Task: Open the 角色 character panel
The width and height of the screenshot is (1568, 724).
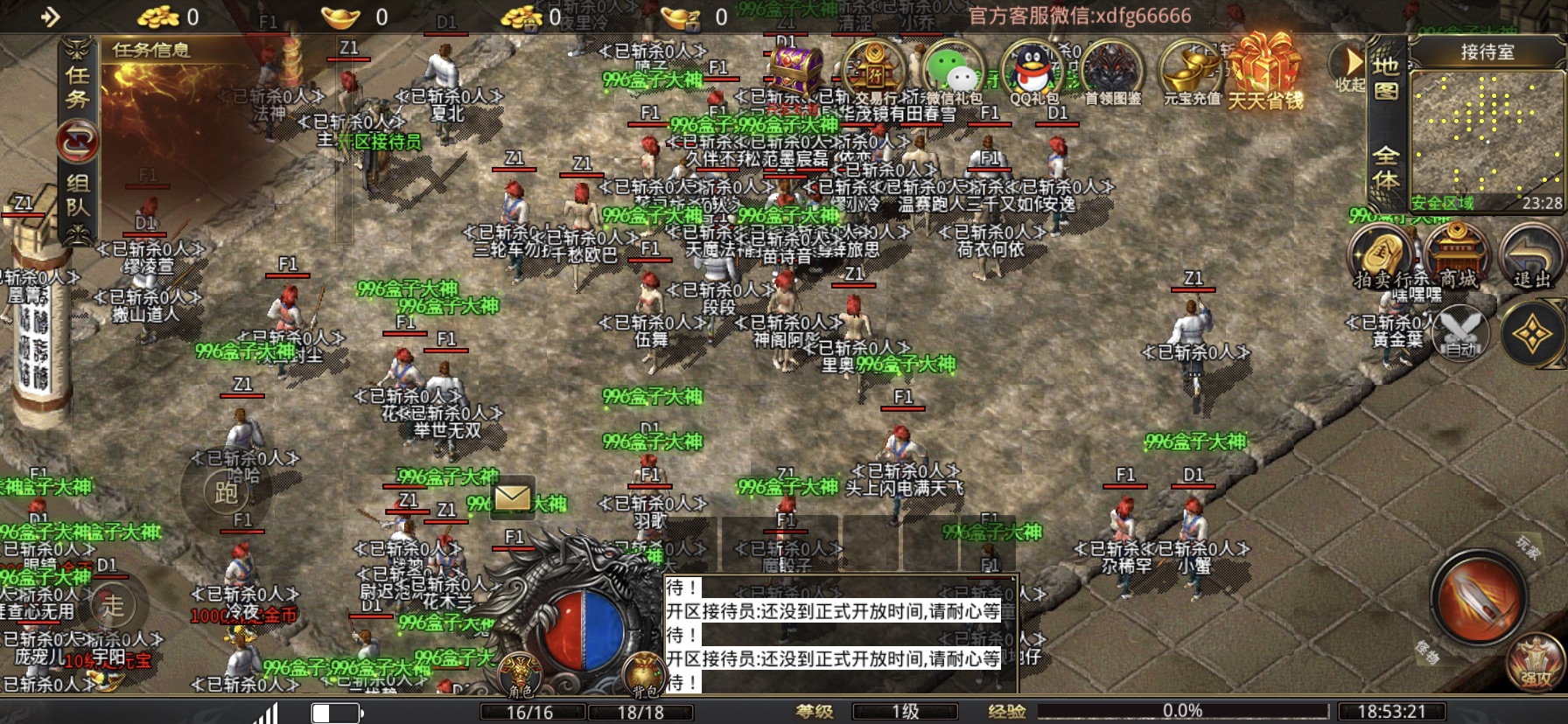Action: [521, 676]
